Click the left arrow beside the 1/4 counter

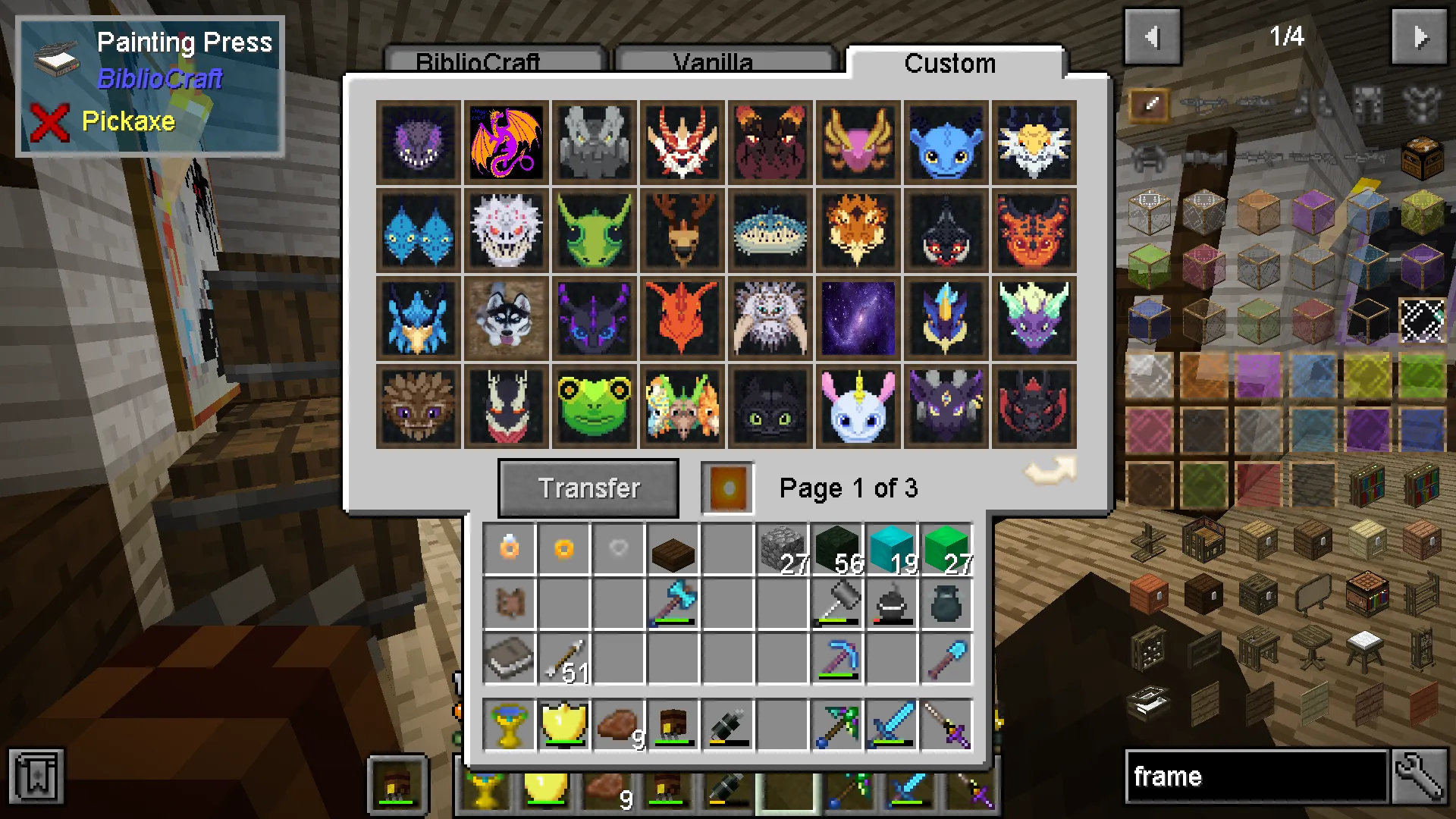pyautogui.click(x=1153, y=37)
